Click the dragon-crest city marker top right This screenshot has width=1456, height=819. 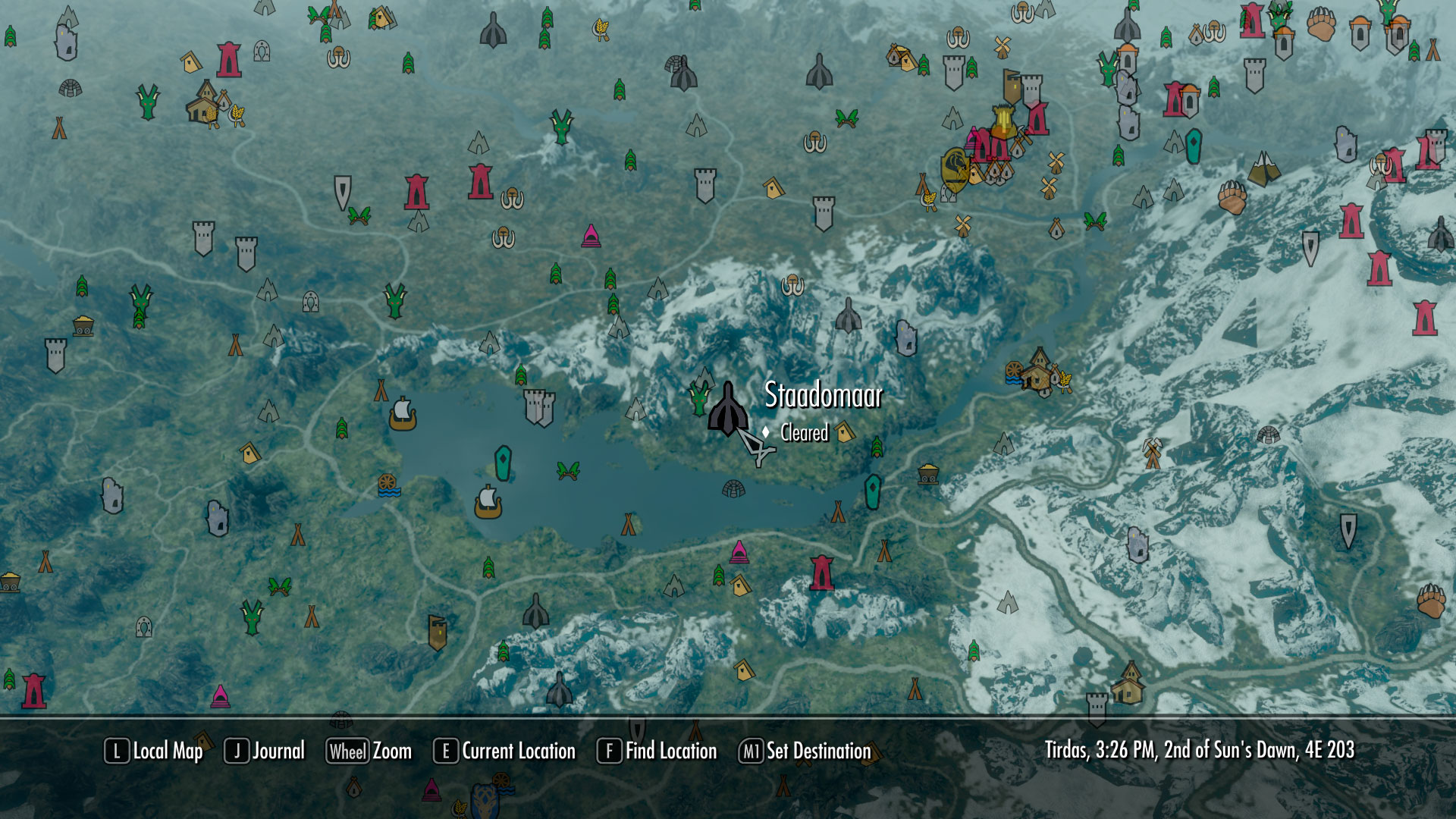point(954,165)
